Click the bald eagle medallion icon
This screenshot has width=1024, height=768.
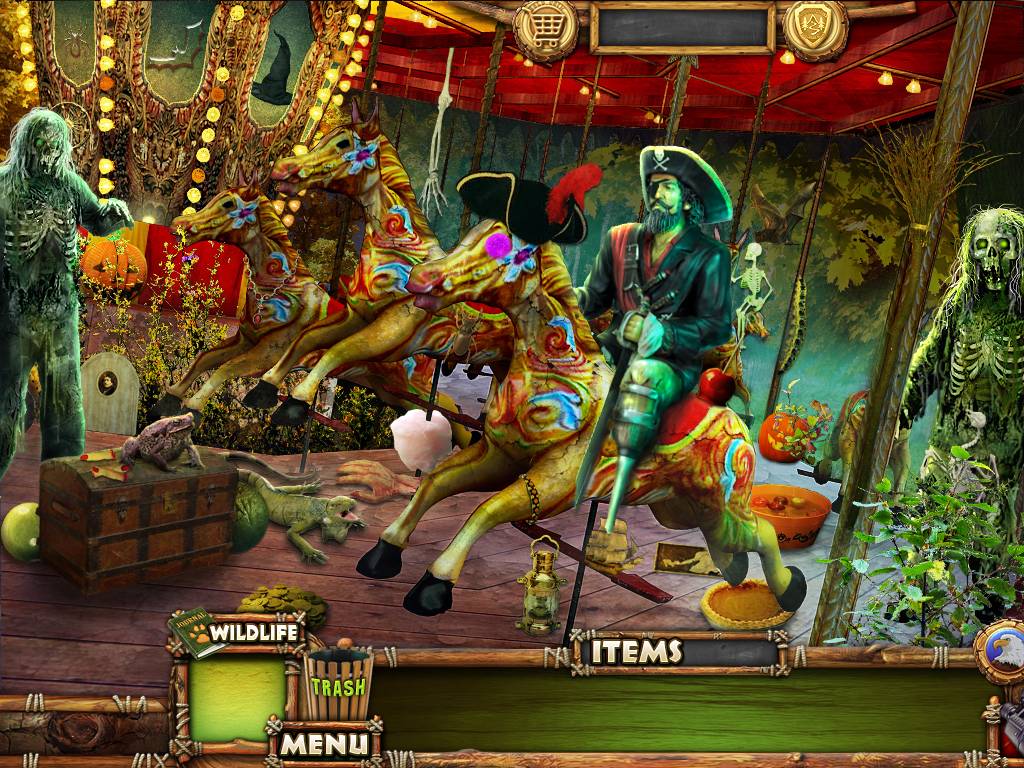(x=1004, y=651)
